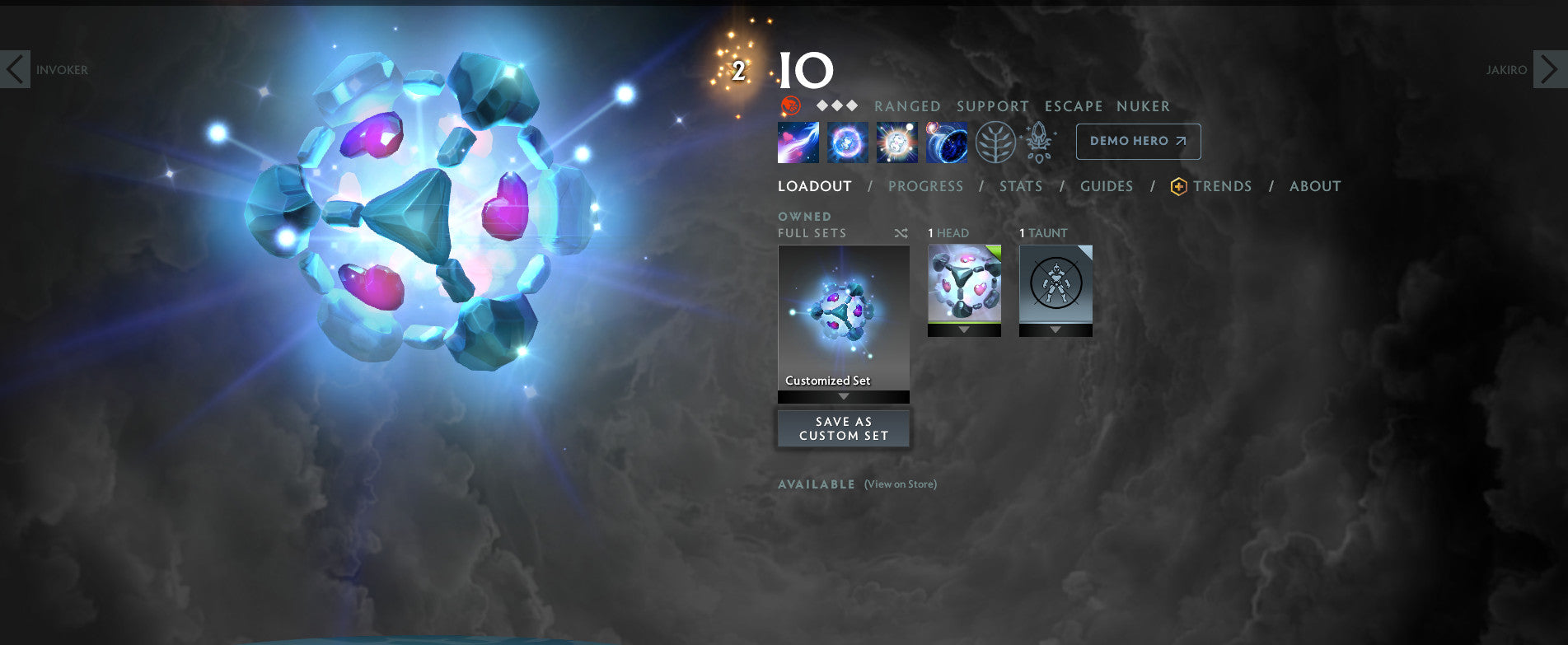Open the Spirits In/Out ability icon
Screen dimensions: 1568x645
(x=896, y=142)
